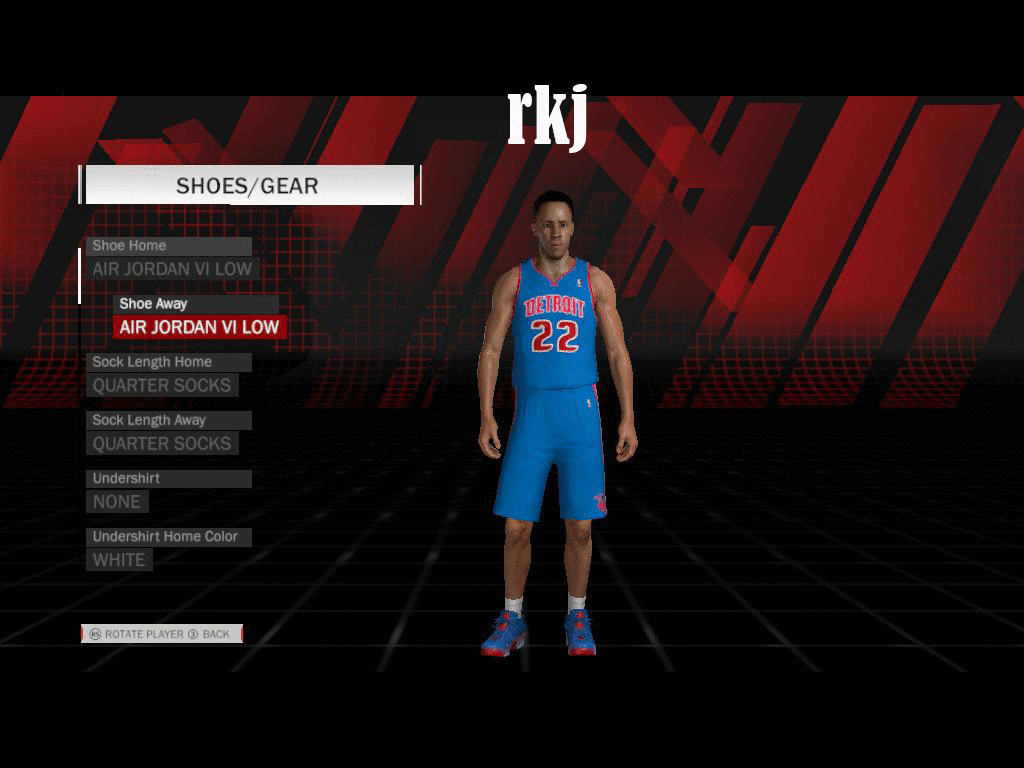Screen dimensions: 1024x768
Task: Click the SHOES/GEAR header panel
Action: tap(248, 185)
